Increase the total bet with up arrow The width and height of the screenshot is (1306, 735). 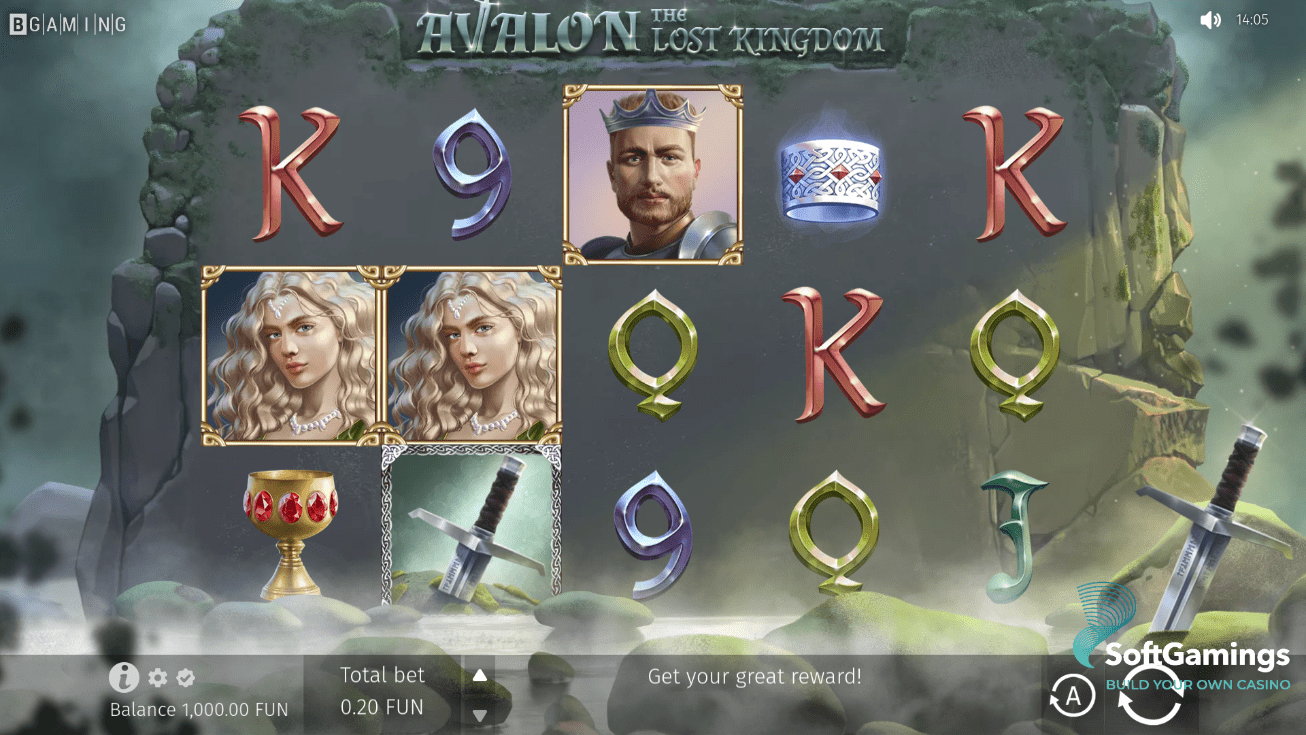480,674
